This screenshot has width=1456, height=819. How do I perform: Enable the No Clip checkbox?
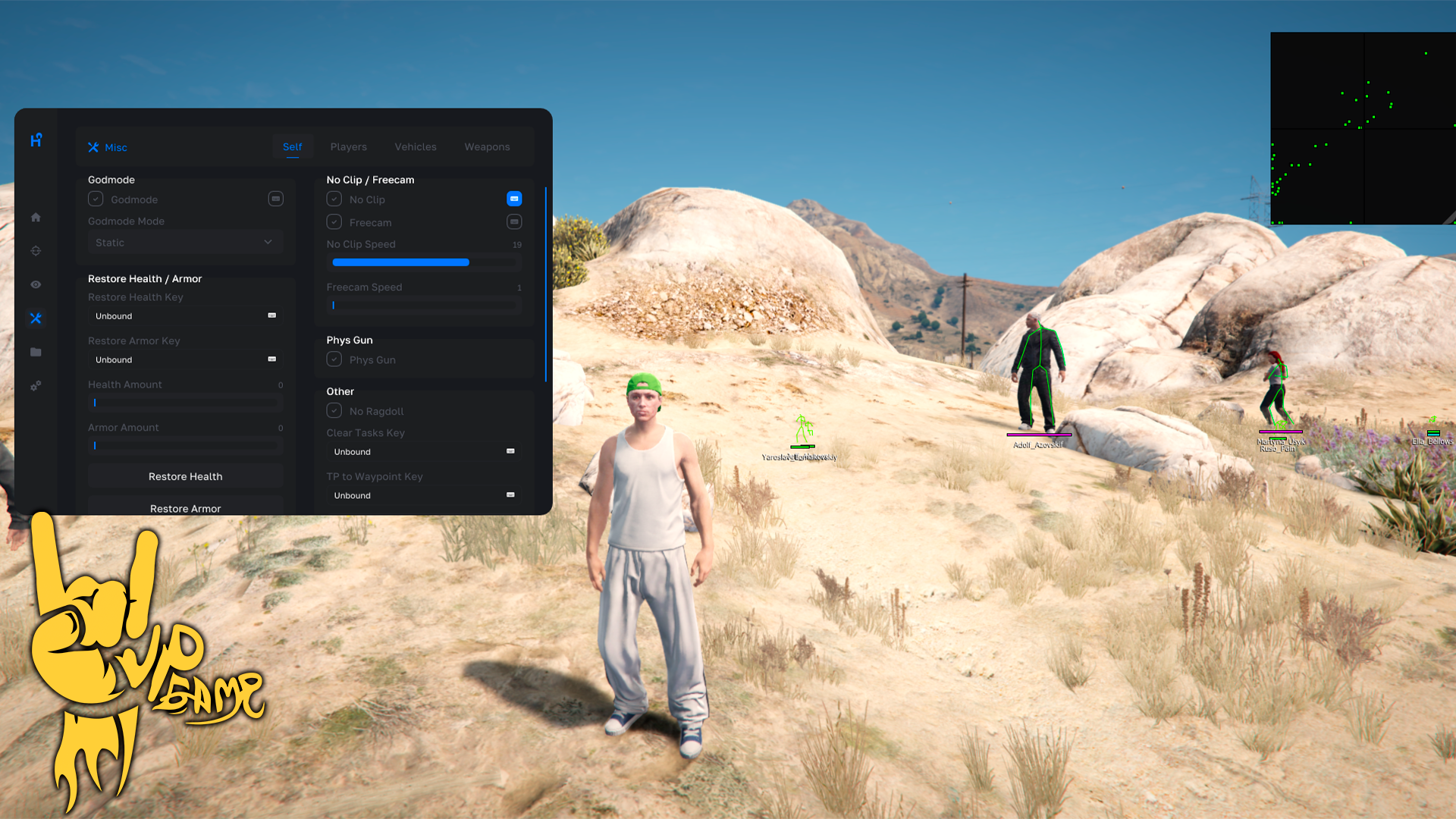tap(334, 199)
